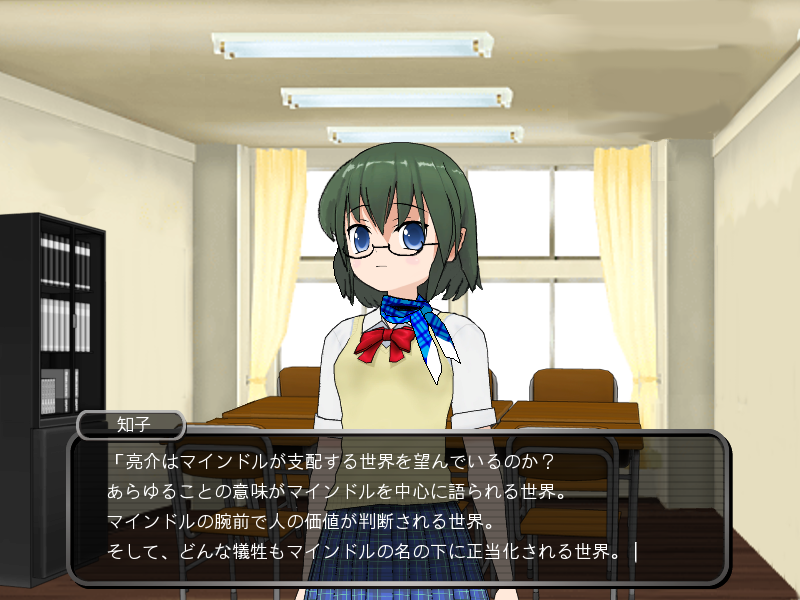Click the dialogue text box to advance
This screenshot has width=800, height=600.
pyautogui.click(x=397, y=508)
